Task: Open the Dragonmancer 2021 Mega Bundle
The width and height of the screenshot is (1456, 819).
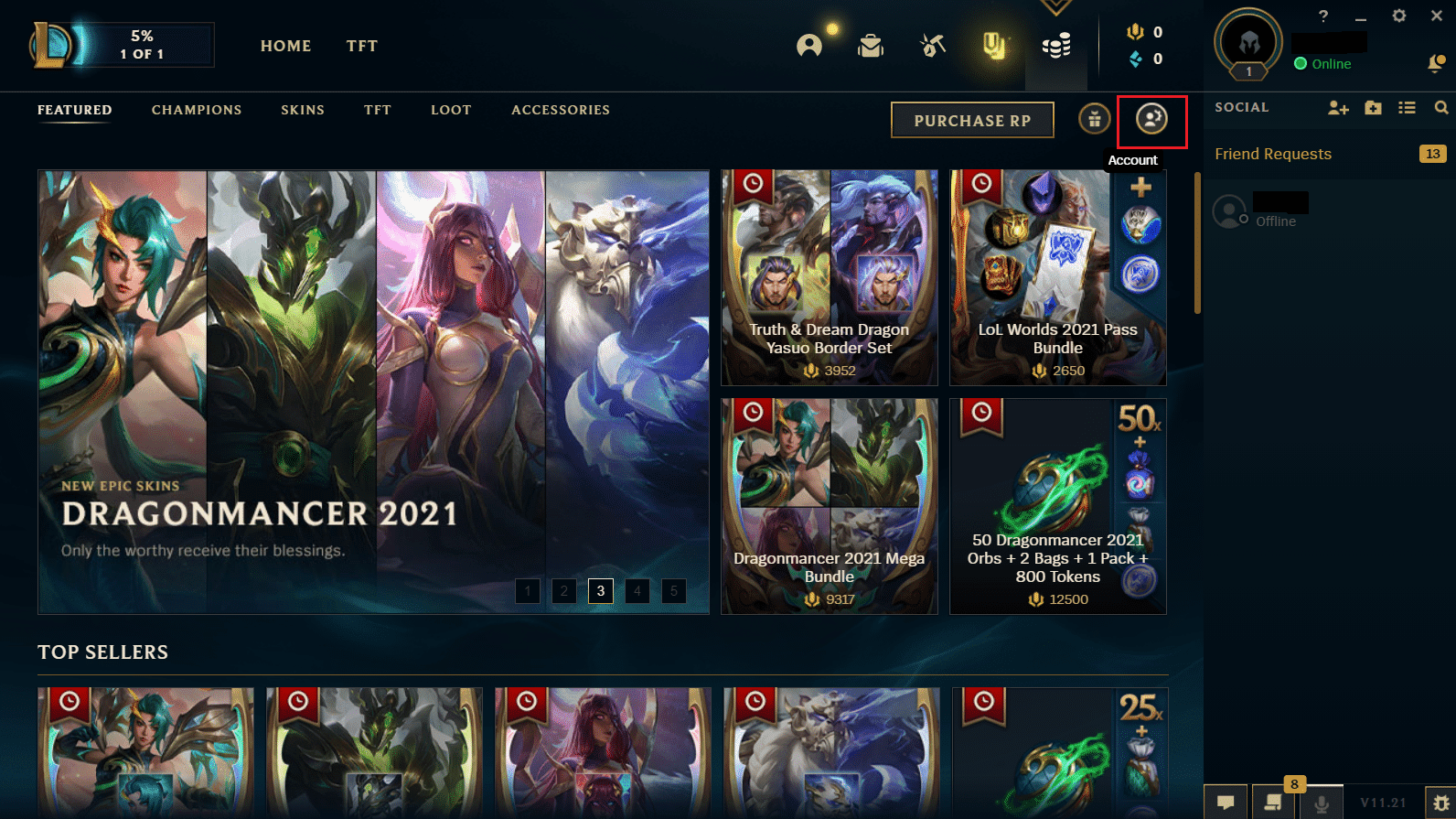Action: point(829,505)
